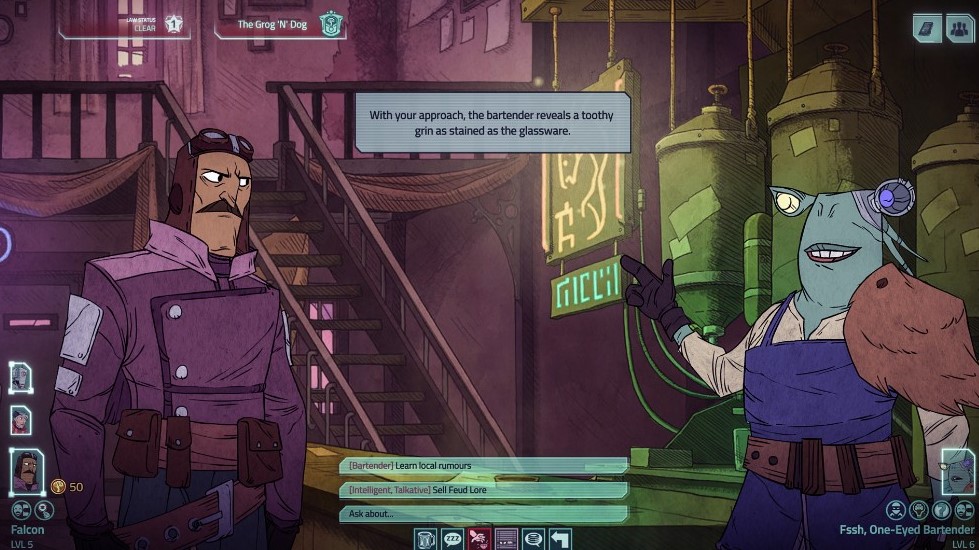Click the stacked discs speech bubble icon
Image resolution: width=979 pixels, height=550 pixels.
click(x=533, y=539)
